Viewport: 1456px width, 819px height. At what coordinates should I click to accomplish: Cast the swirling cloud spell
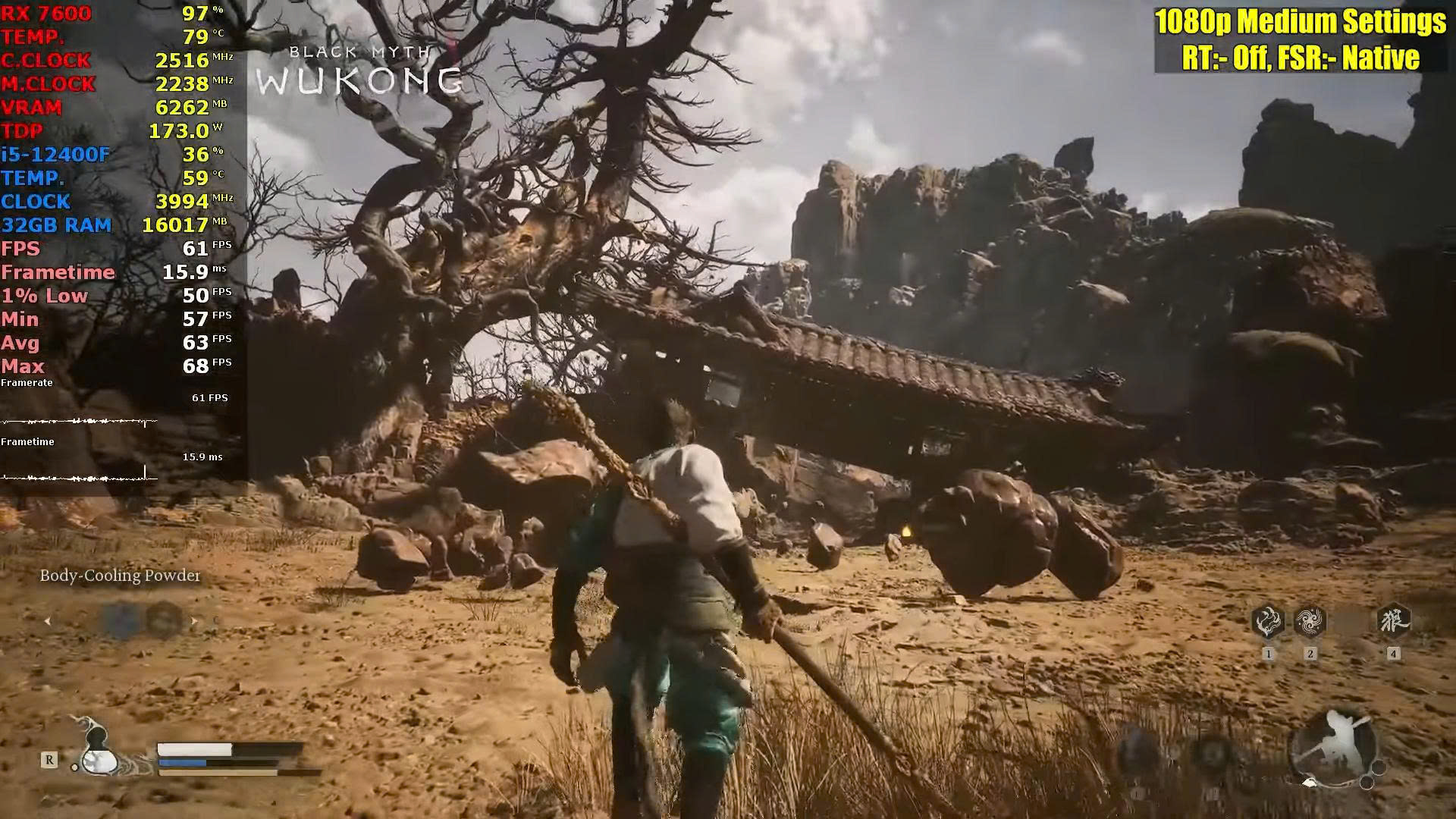[1310, 623]
